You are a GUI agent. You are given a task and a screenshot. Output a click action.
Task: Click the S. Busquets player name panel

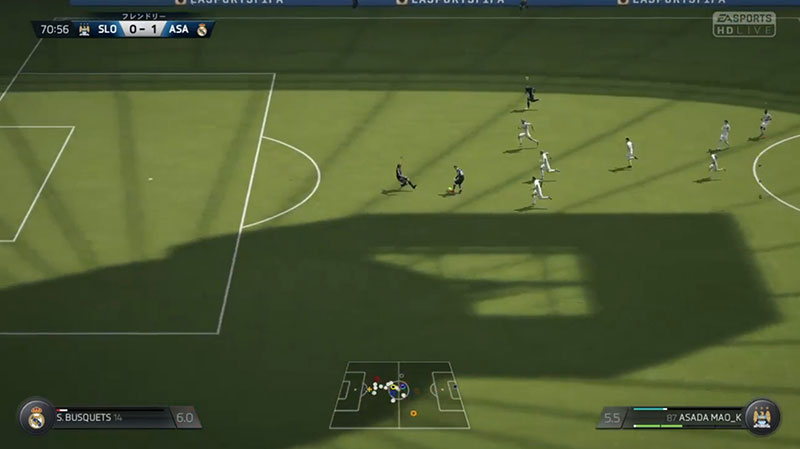(110, 417)
